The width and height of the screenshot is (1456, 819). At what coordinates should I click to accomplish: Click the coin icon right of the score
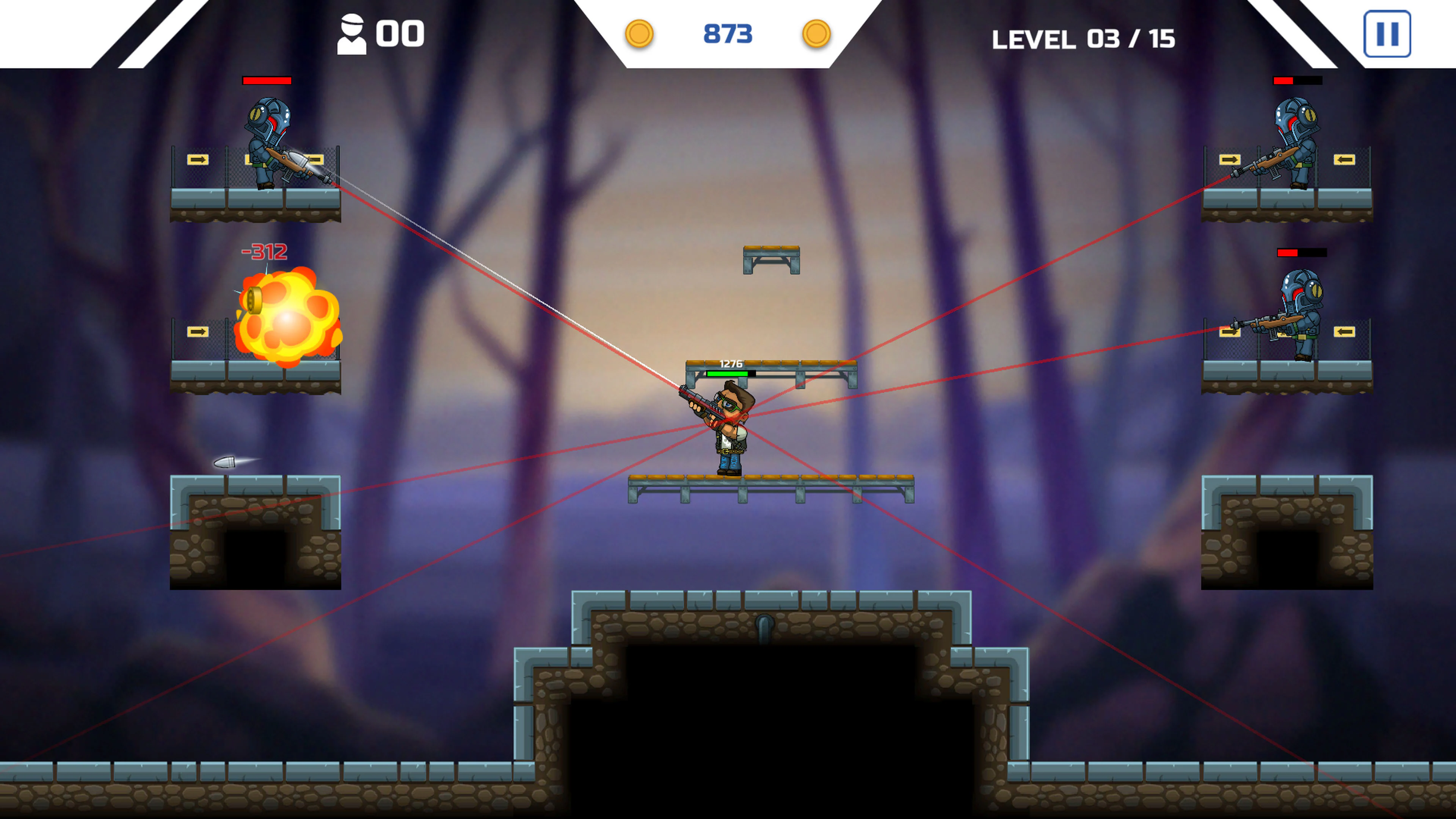tap(816, 33)
